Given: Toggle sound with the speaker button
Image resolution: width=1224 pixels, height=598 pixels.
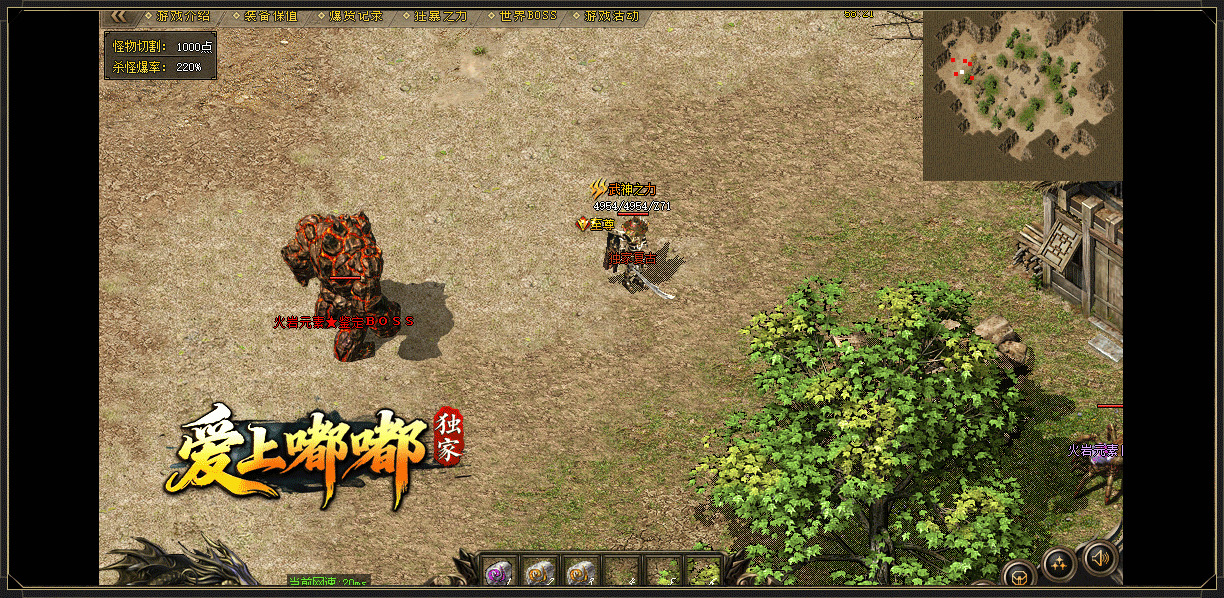Looking at the screenshot, I should [1100, 558].
